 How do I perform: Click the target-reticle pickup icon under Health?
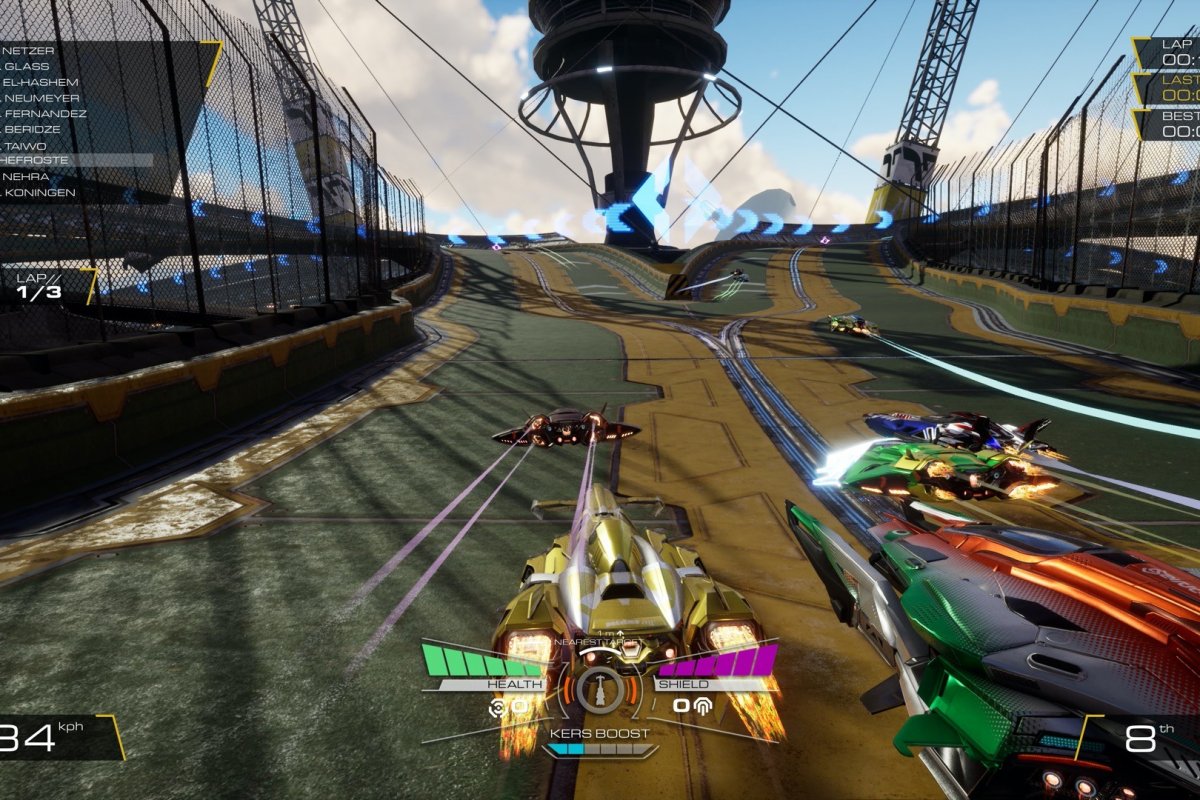pyautogui.click(x=496, y=707)
